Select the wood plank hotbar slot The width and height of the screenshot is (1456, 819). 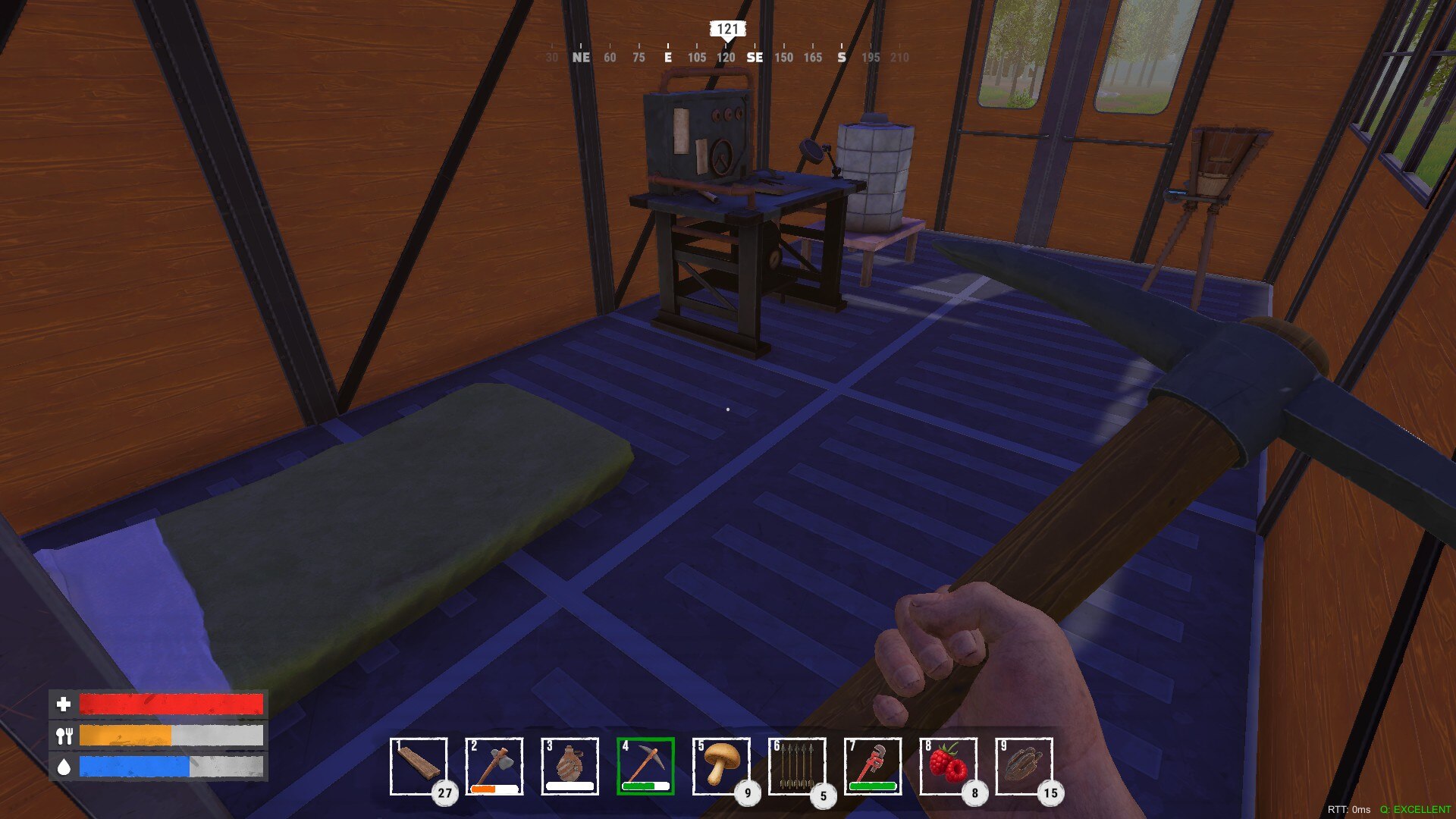coord(419,766)
